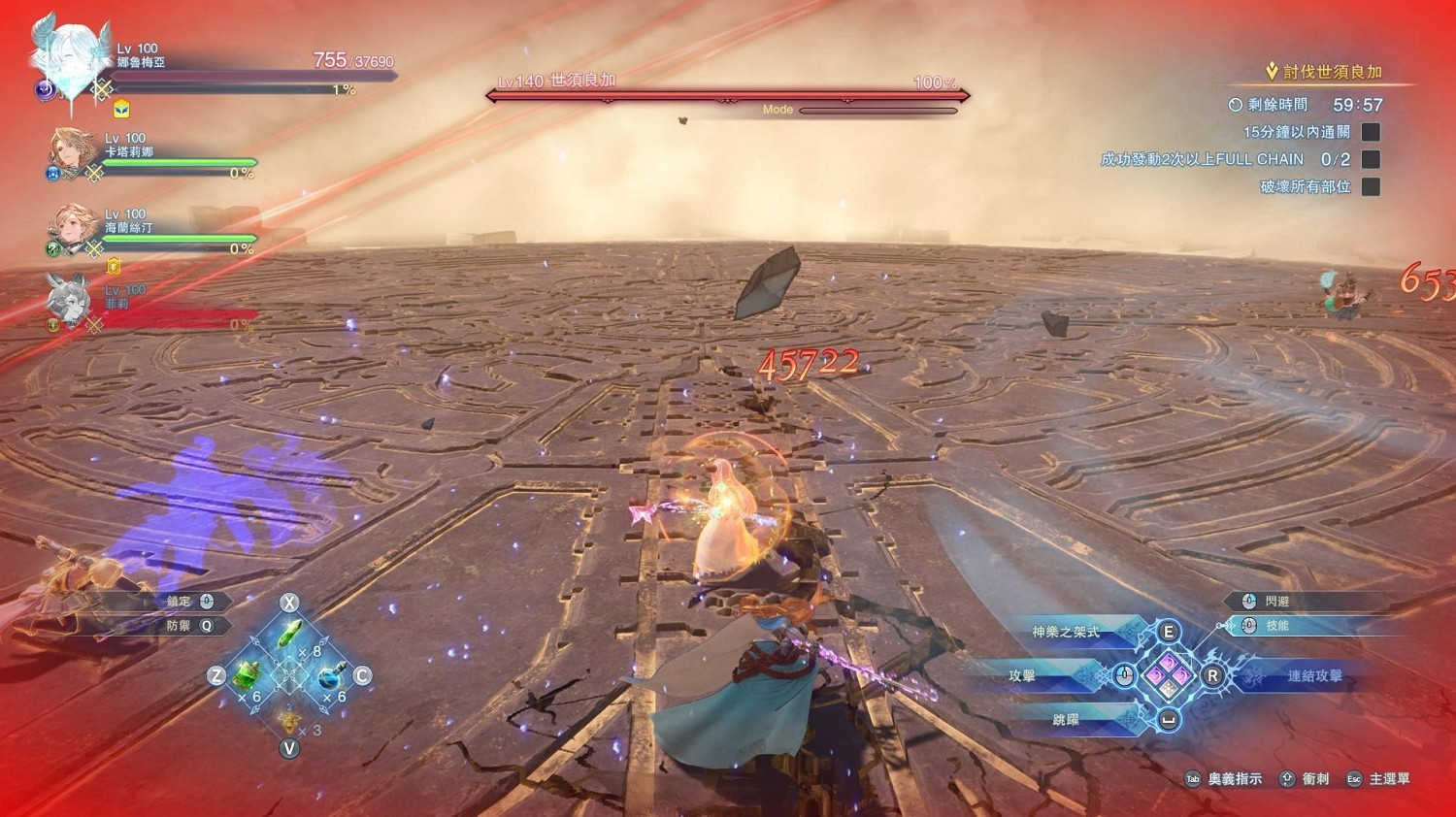Open the 技能 skills panel
The image size is (1456, 817).
pos(1276,626)
